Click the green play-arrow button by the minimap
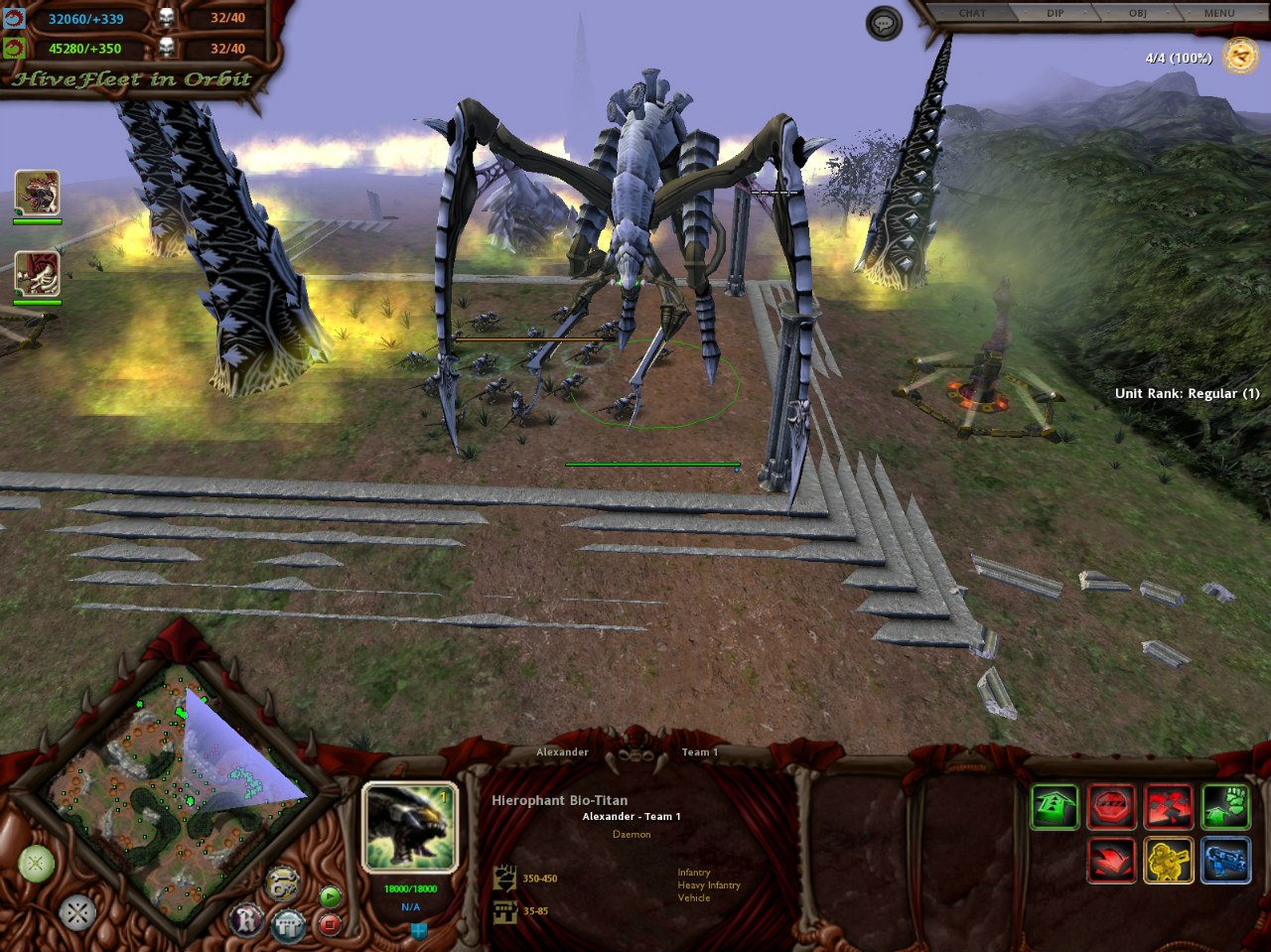Screen dimensions: 1271x952 pyautogui.click(x=330, y=897)
